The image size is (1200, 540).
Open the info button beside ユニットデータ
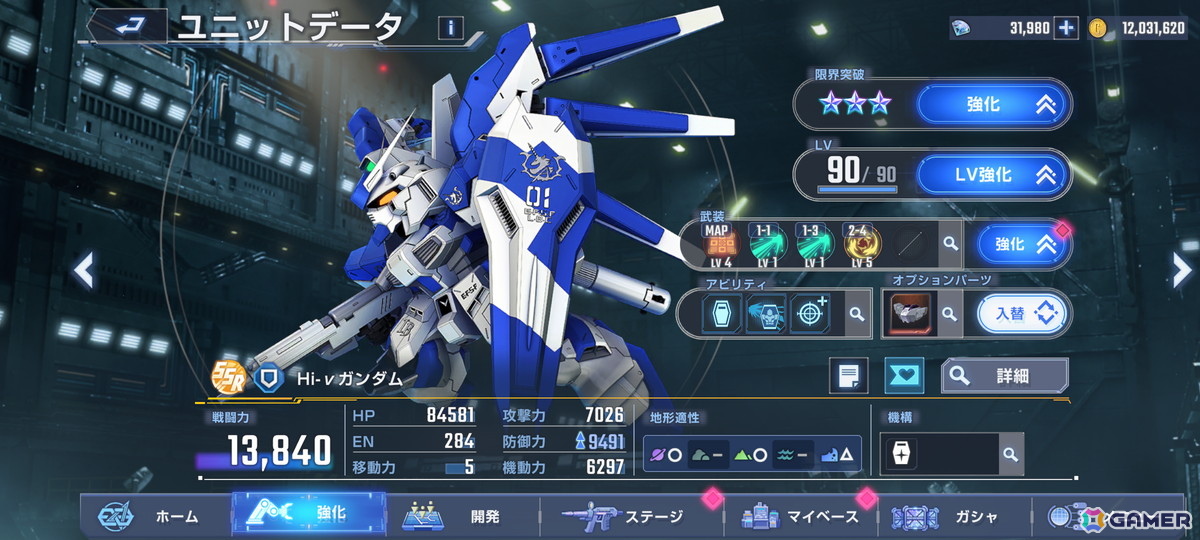pos(450,28)
